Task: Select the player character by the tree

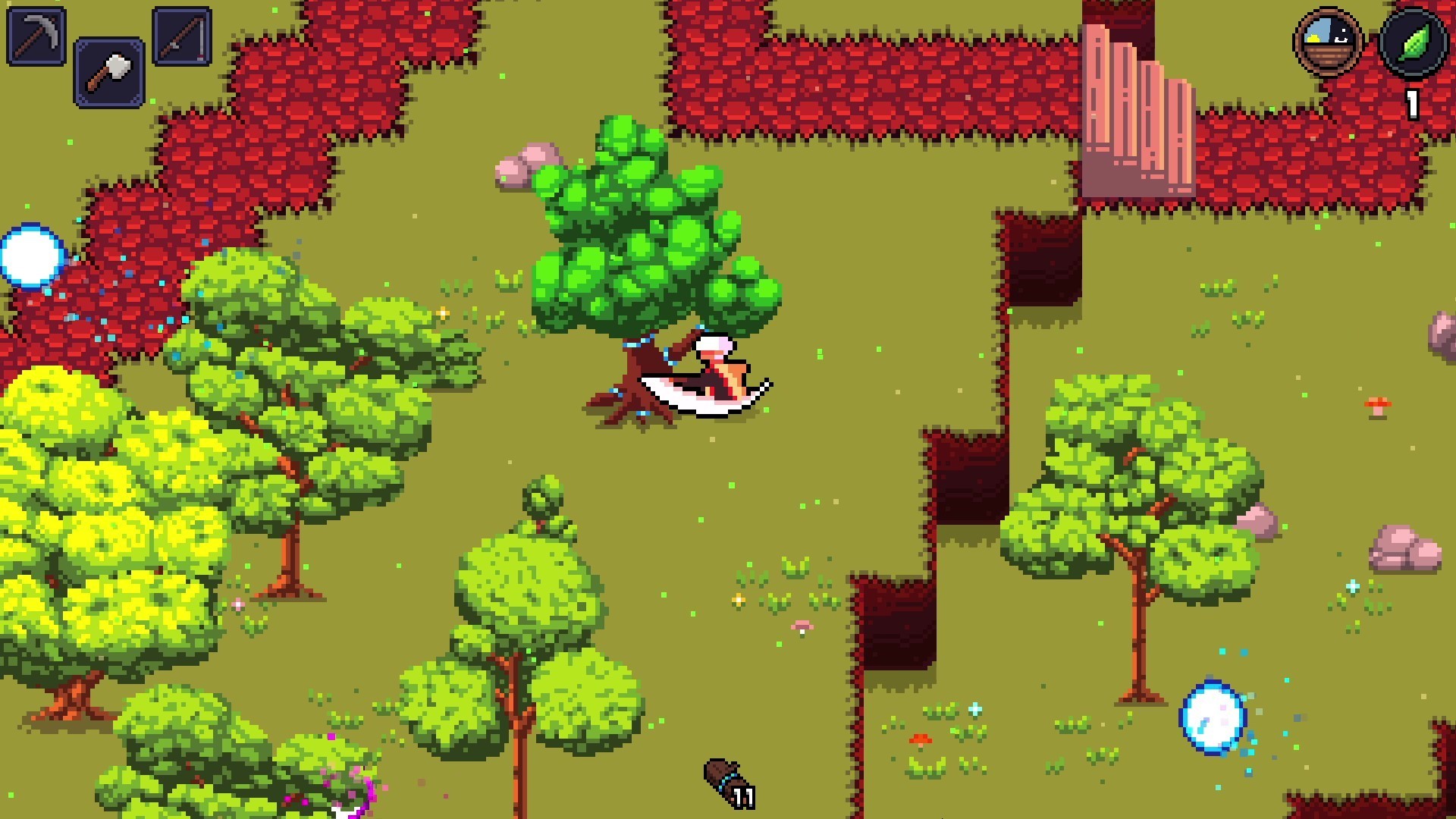Action: coord(713,372)
